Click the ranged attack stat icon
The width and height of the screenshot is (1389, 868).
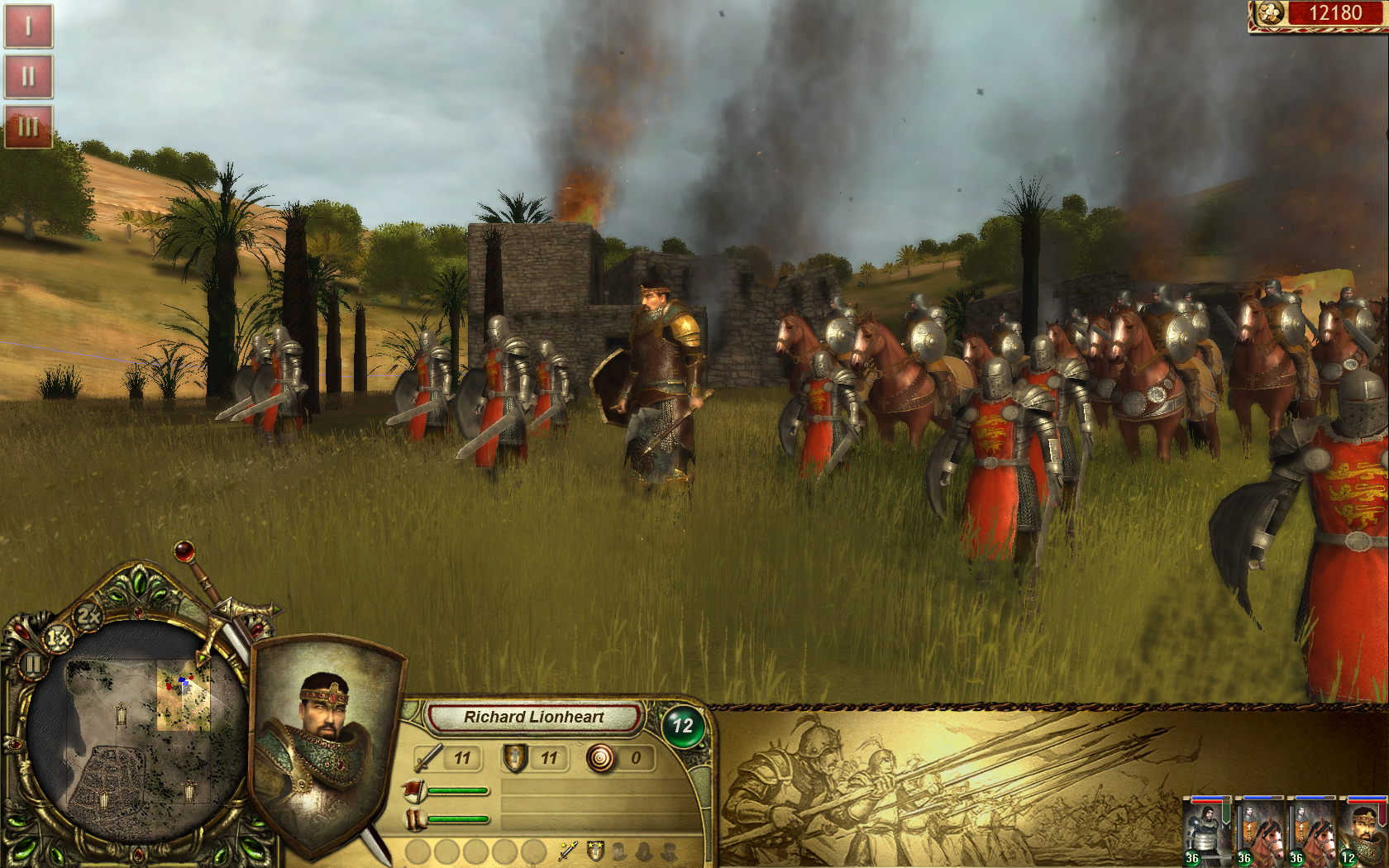click(x=601, y=758)
